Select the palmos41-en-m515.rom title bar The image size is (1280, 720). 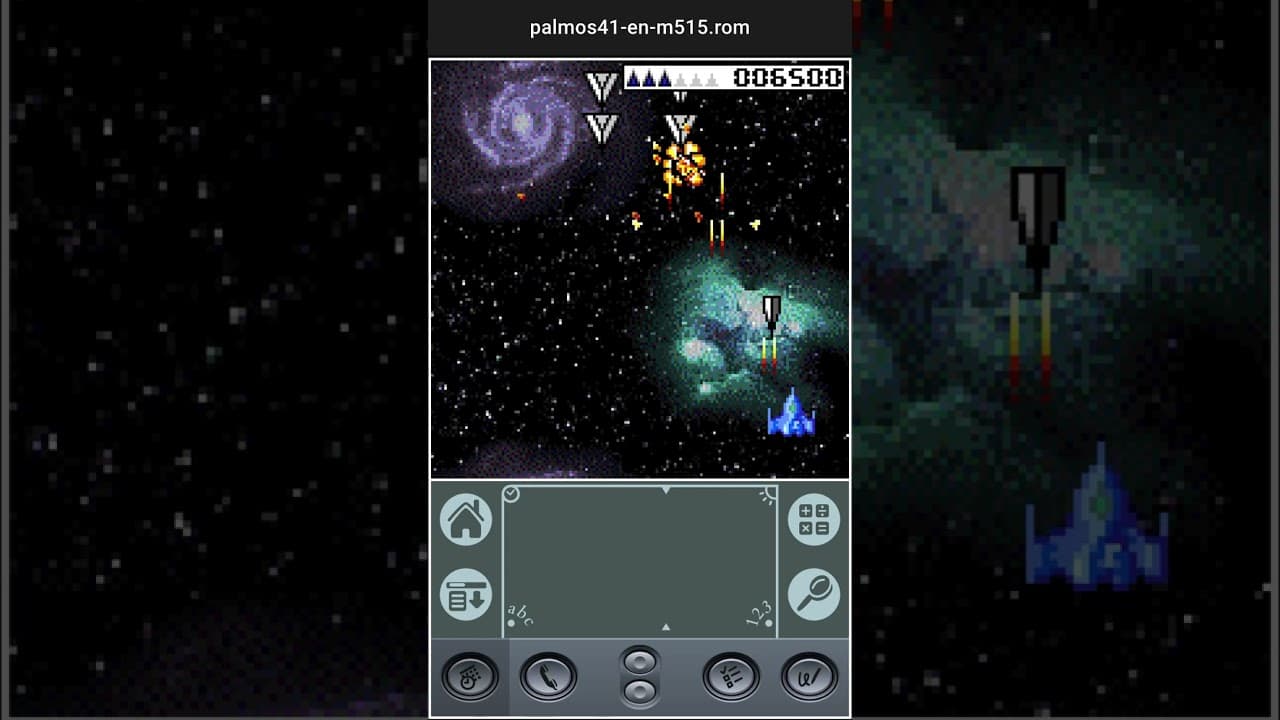tap(640, 27)
